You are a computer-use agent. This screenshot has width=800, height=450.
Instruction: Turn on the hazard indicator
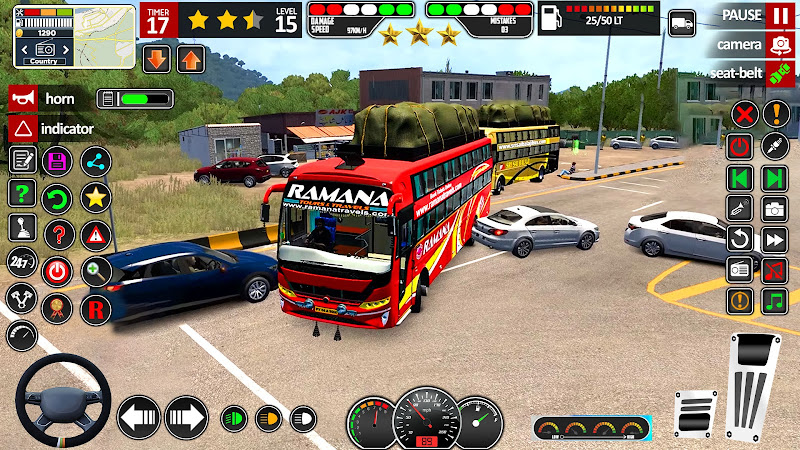(21, 129)
